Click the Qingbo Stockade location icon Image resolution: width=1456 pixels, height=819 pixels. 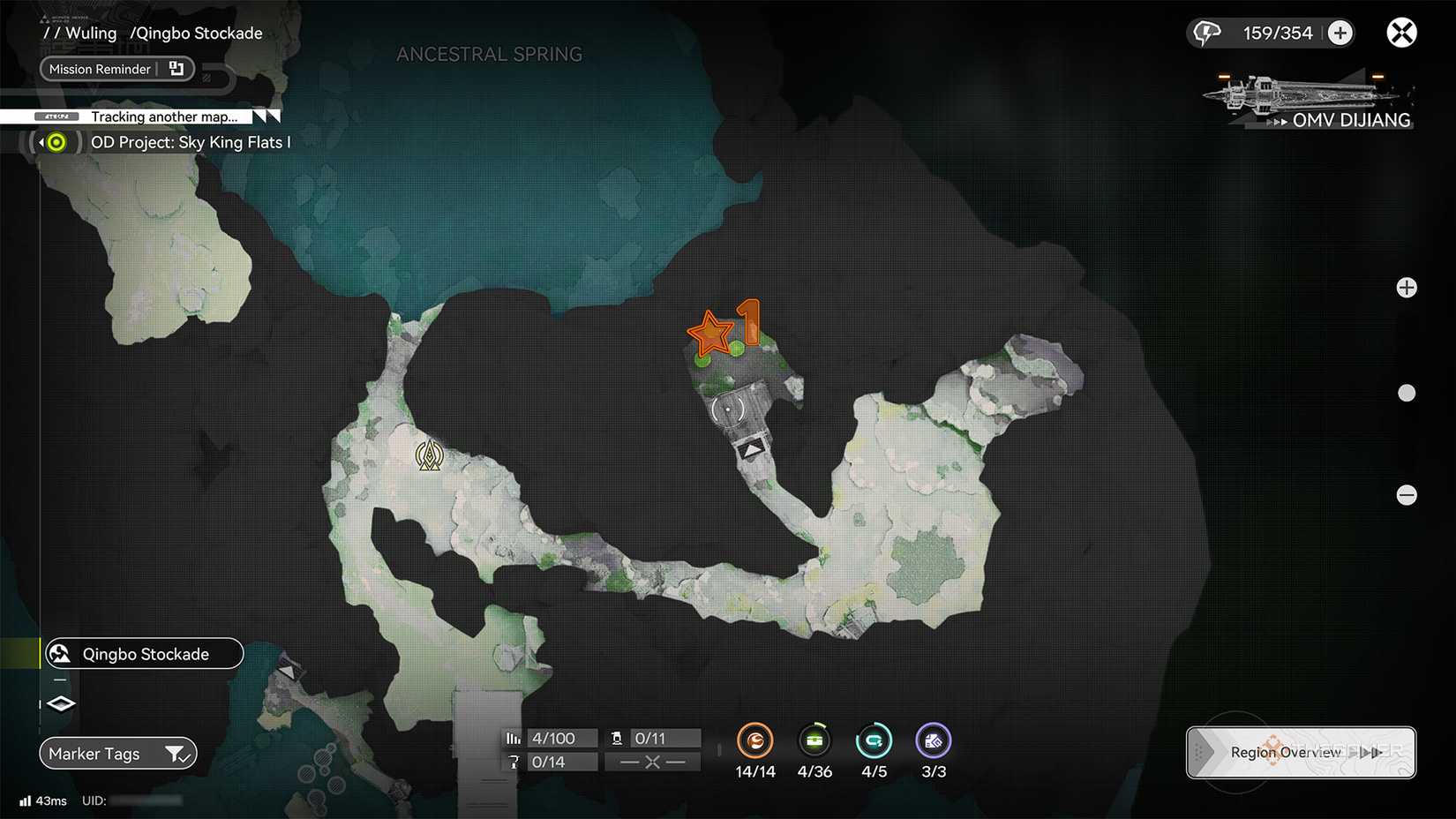[x=58, y=653]
